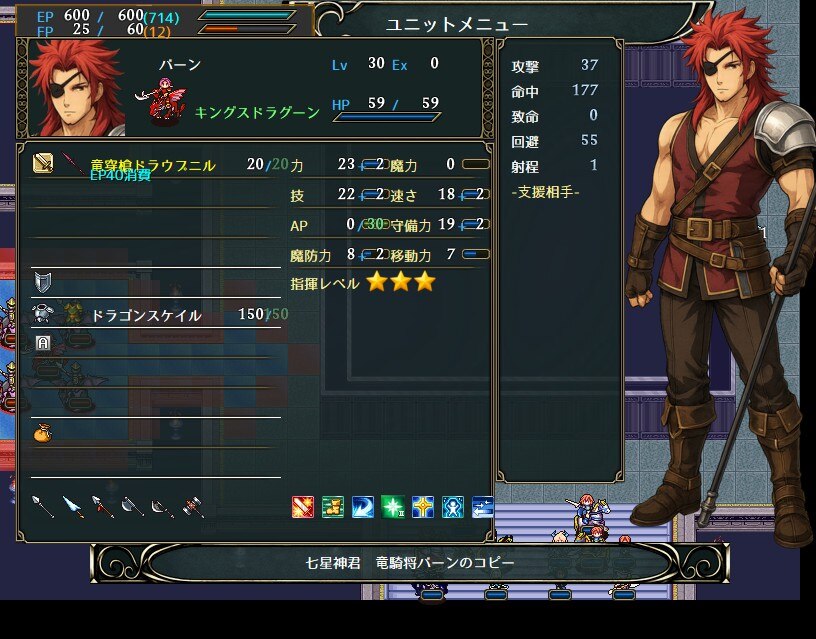Click the キングスドラグーン class name
Viewport: 816px width, 639px height.
point(258,113)
